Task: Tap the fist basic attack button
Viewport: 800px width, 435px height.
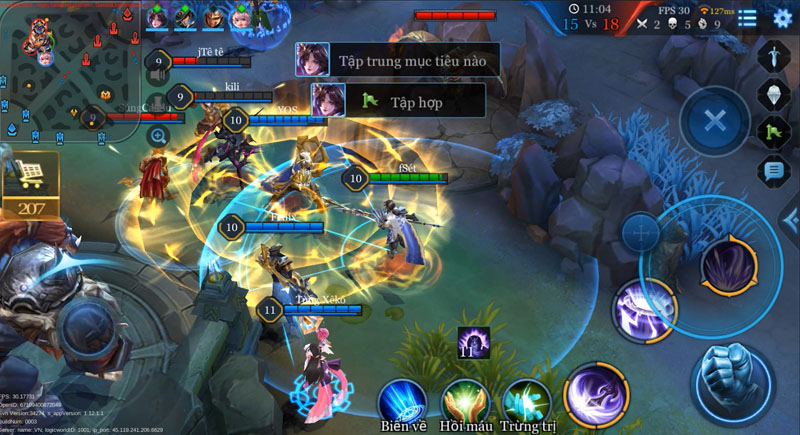Action: pyautogui.click(x=733, y=381)
